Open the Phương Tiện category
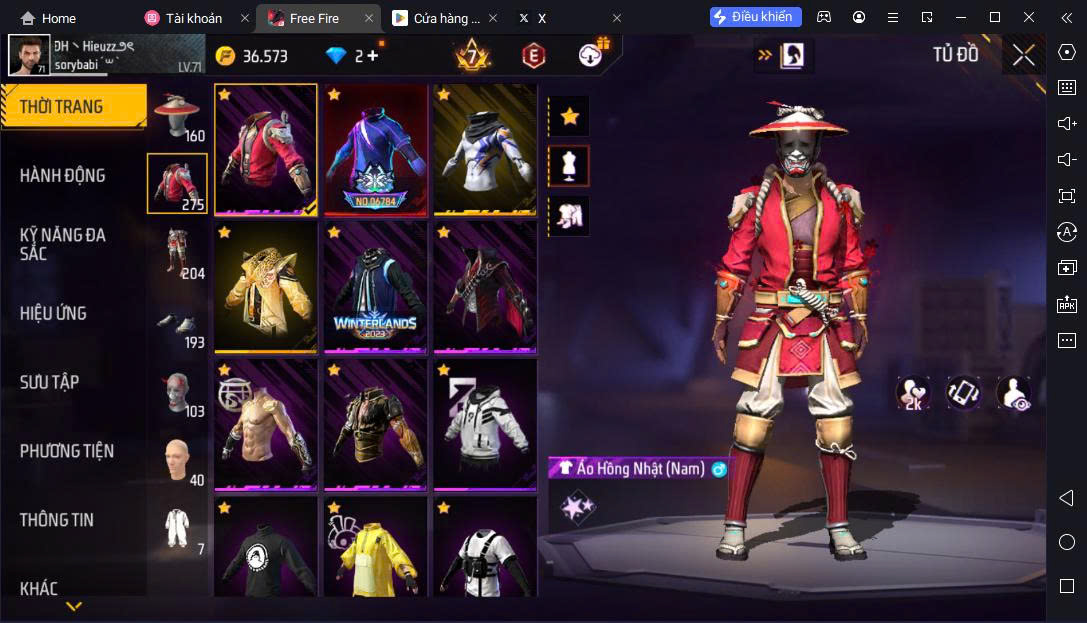Screen dimensions: 1087x623 (67, 451)
